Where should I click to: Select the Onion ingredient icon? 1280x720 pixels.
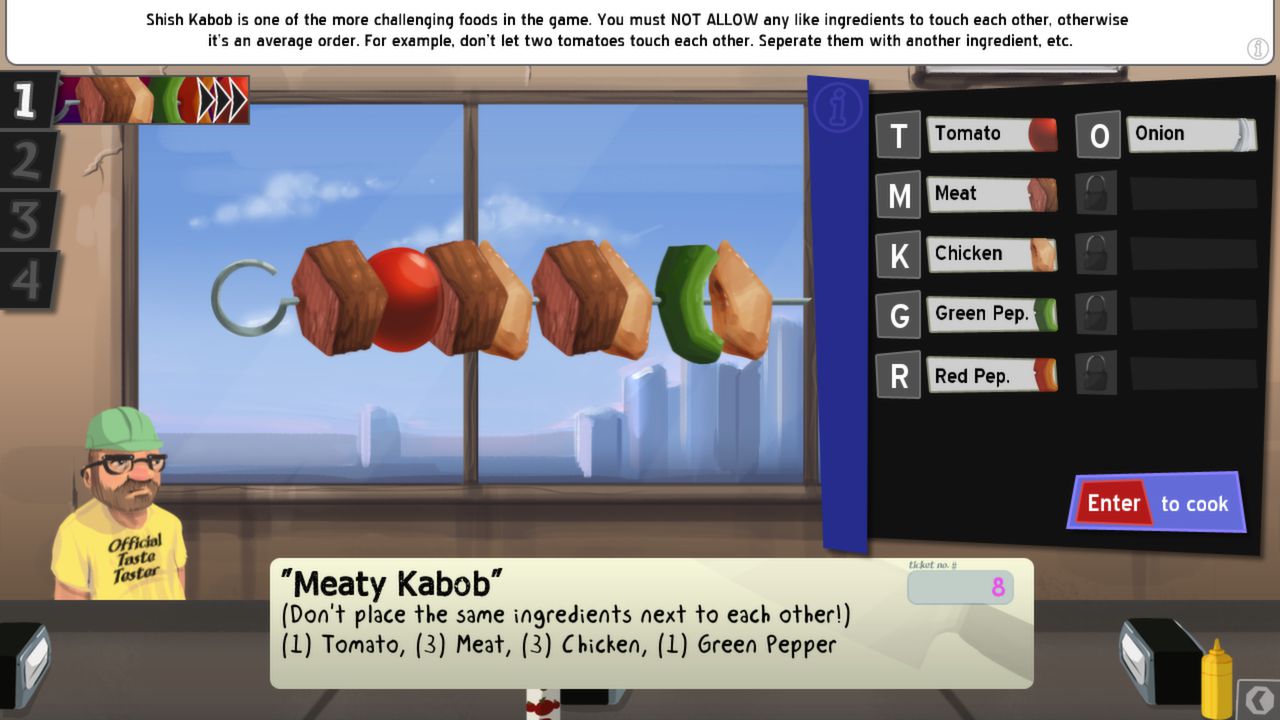tap(1190, 133)
